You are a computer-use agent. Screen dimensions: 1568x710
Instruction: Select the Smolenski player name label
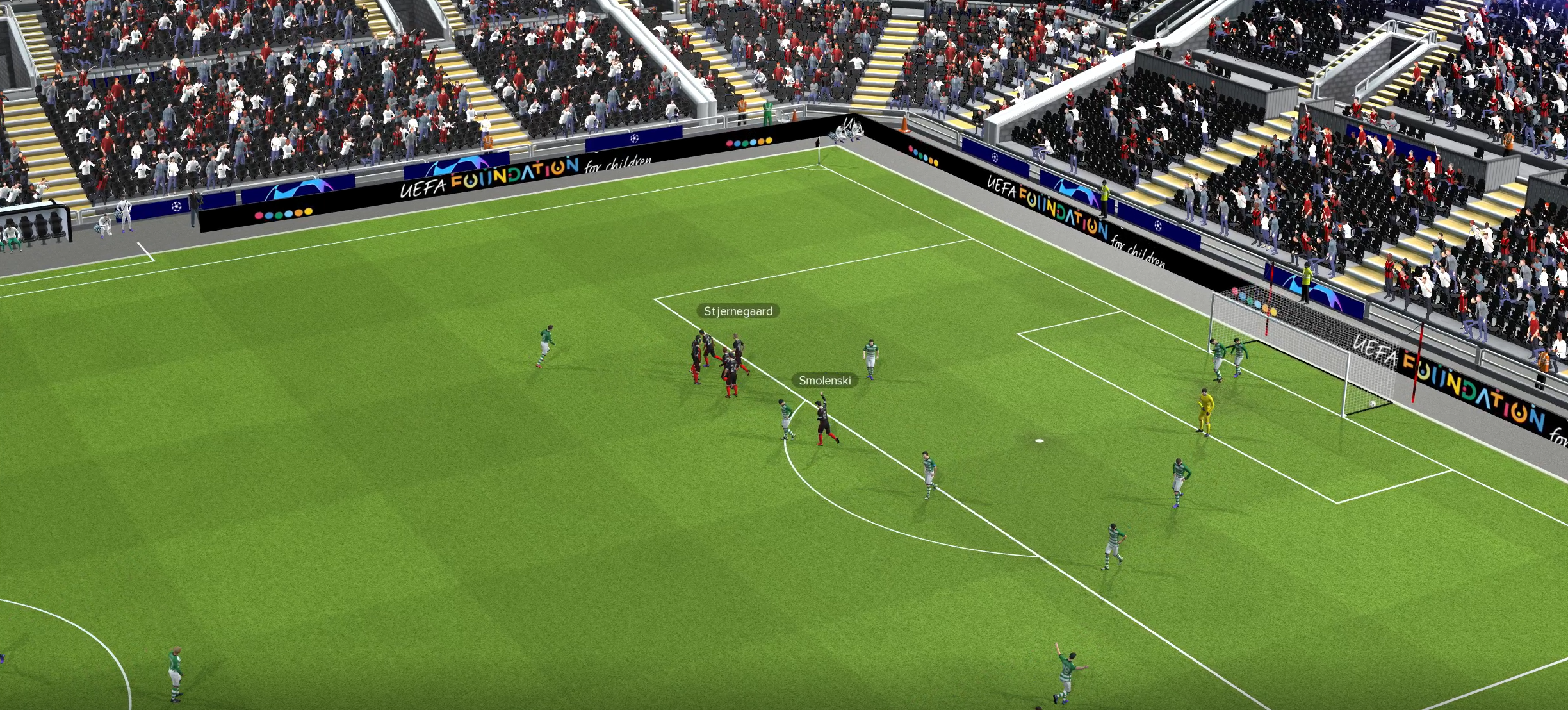point(824,381)
